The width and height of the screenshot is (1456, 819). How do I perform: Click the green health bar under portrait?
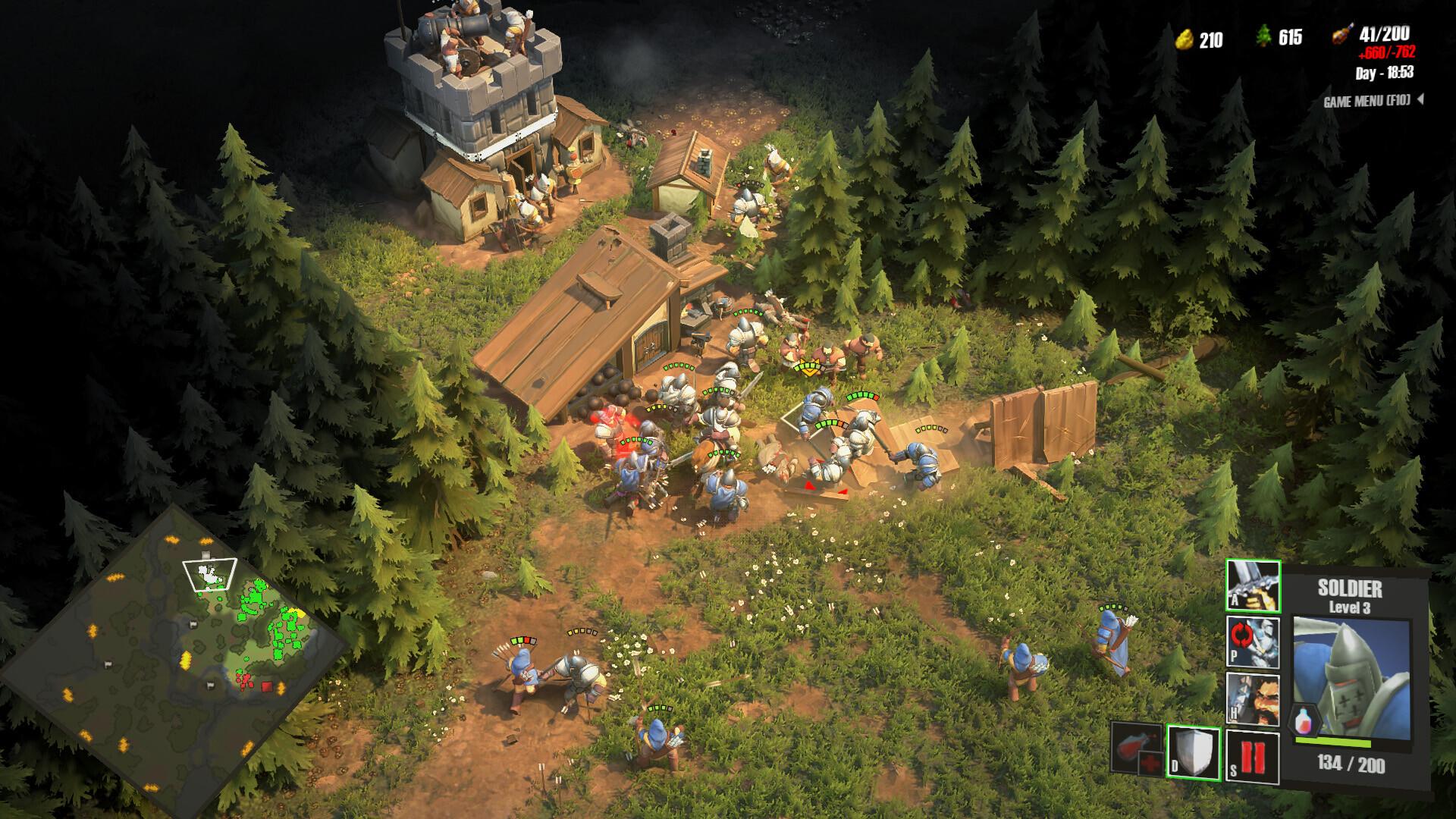[1334, 742]
